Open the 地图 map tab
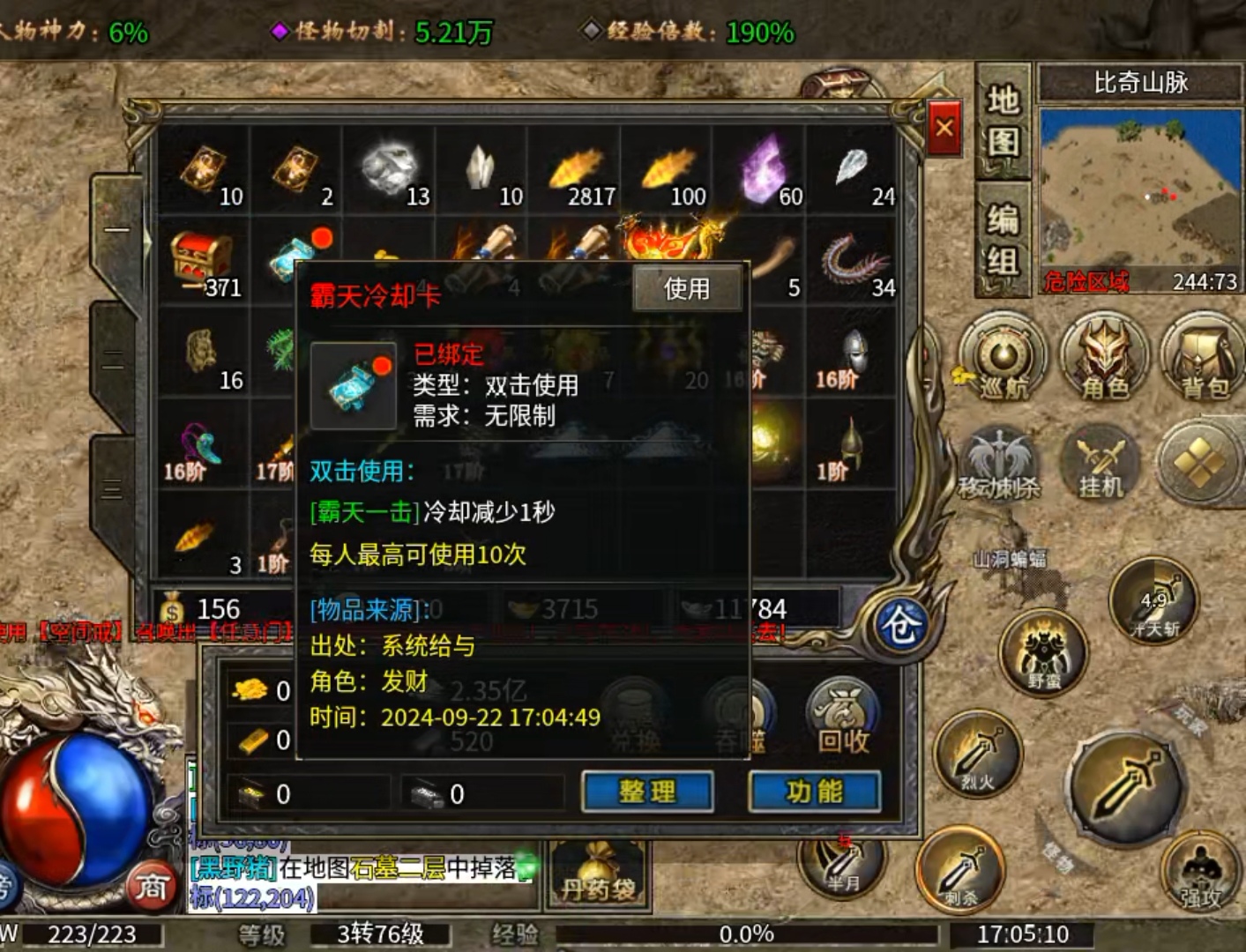Image resolution: width=1246 pixels, height=952 pixels. click(1004, 121)
